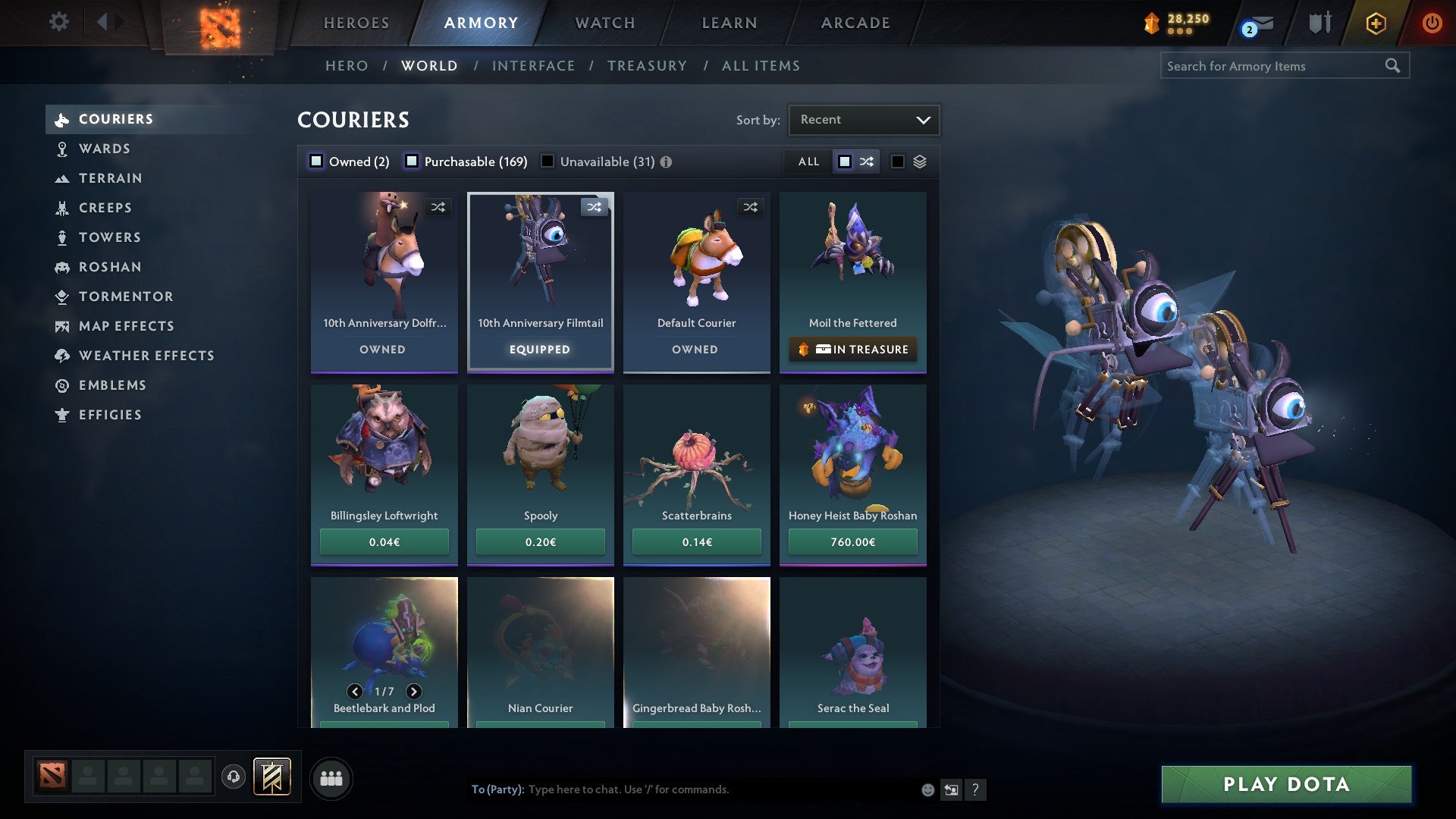This screenshot has height=819, width=1456.
Task: Select the Wards category icon
Action: (x=62, y=149)
